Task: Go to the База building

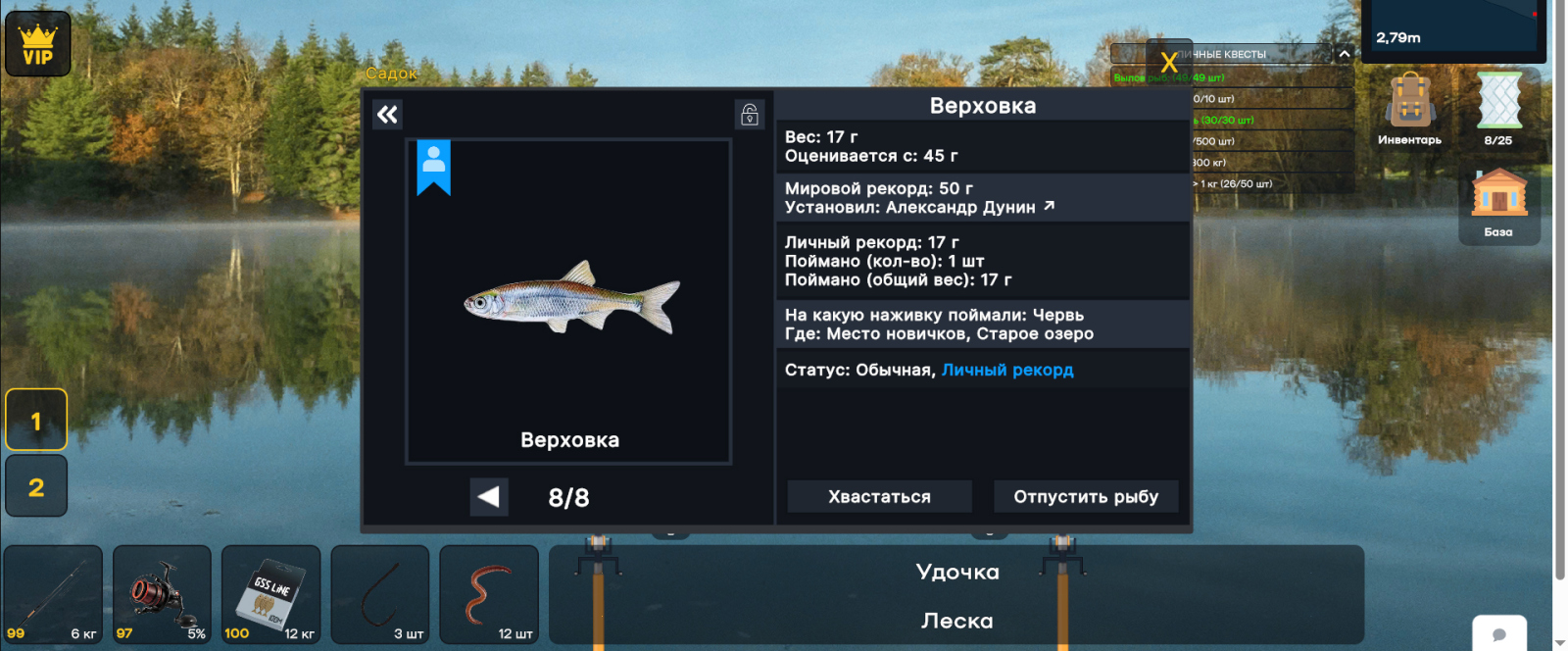Action: tap(1498, 201)
